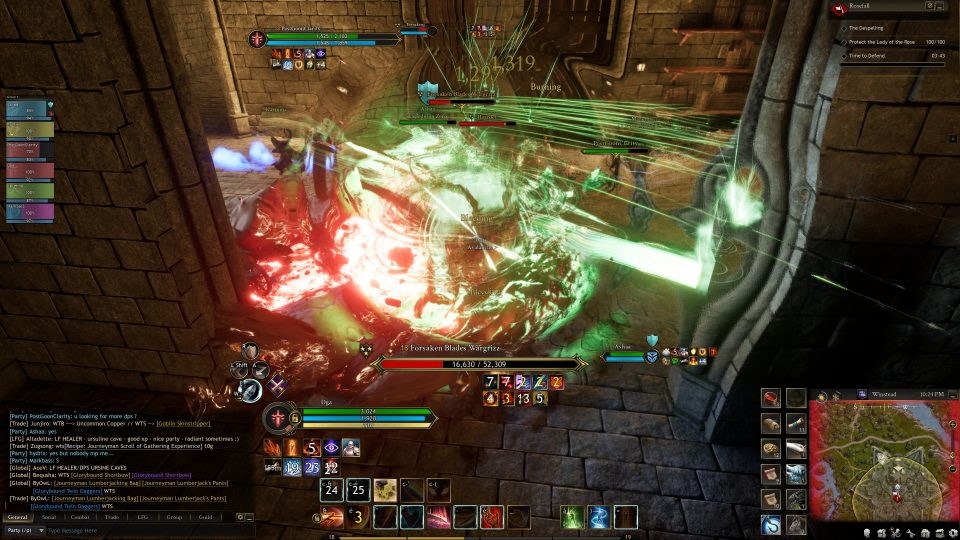Use the red potion quick slot
The width and height of the screenshot is (960, 540).
pyautogui.click(x=770, y=397)
